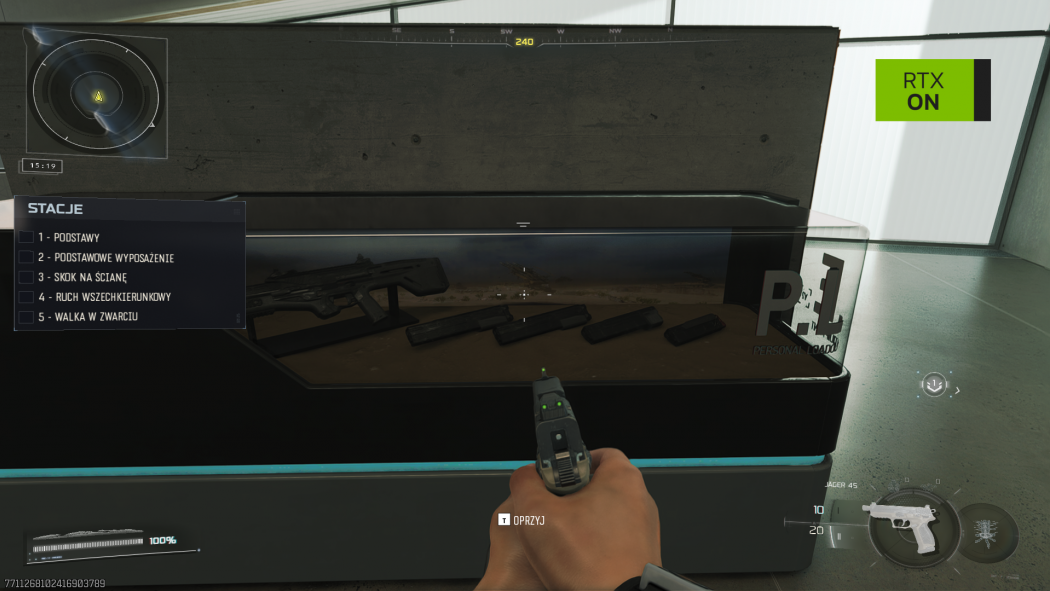Click the green RTX ON badge
This screenshot has width=1050, height=591.
coord(924,90)
